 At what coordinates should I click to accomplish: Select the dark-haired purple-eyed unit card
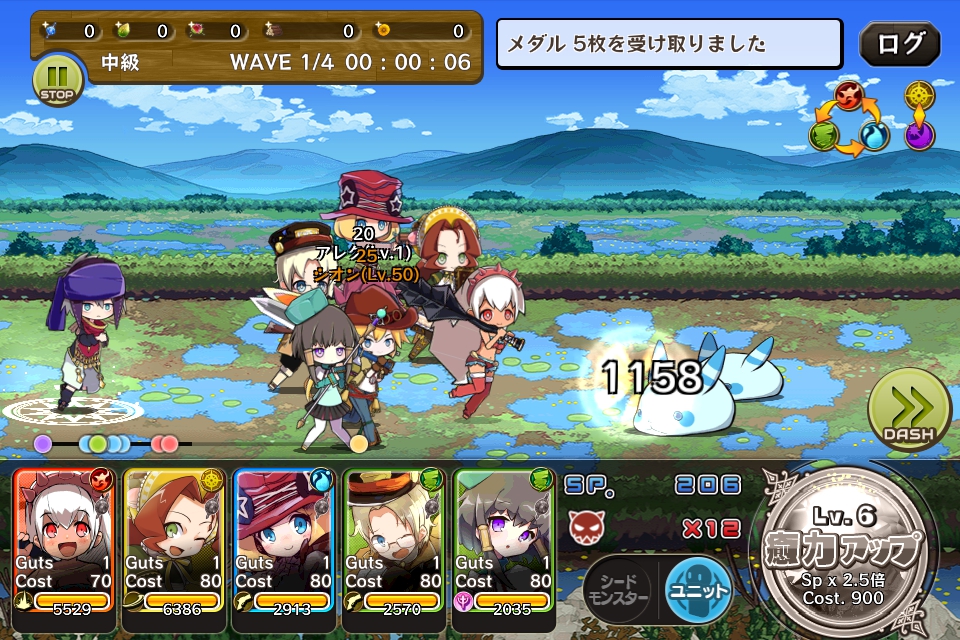pyautogui.click(x=503, y=540)
